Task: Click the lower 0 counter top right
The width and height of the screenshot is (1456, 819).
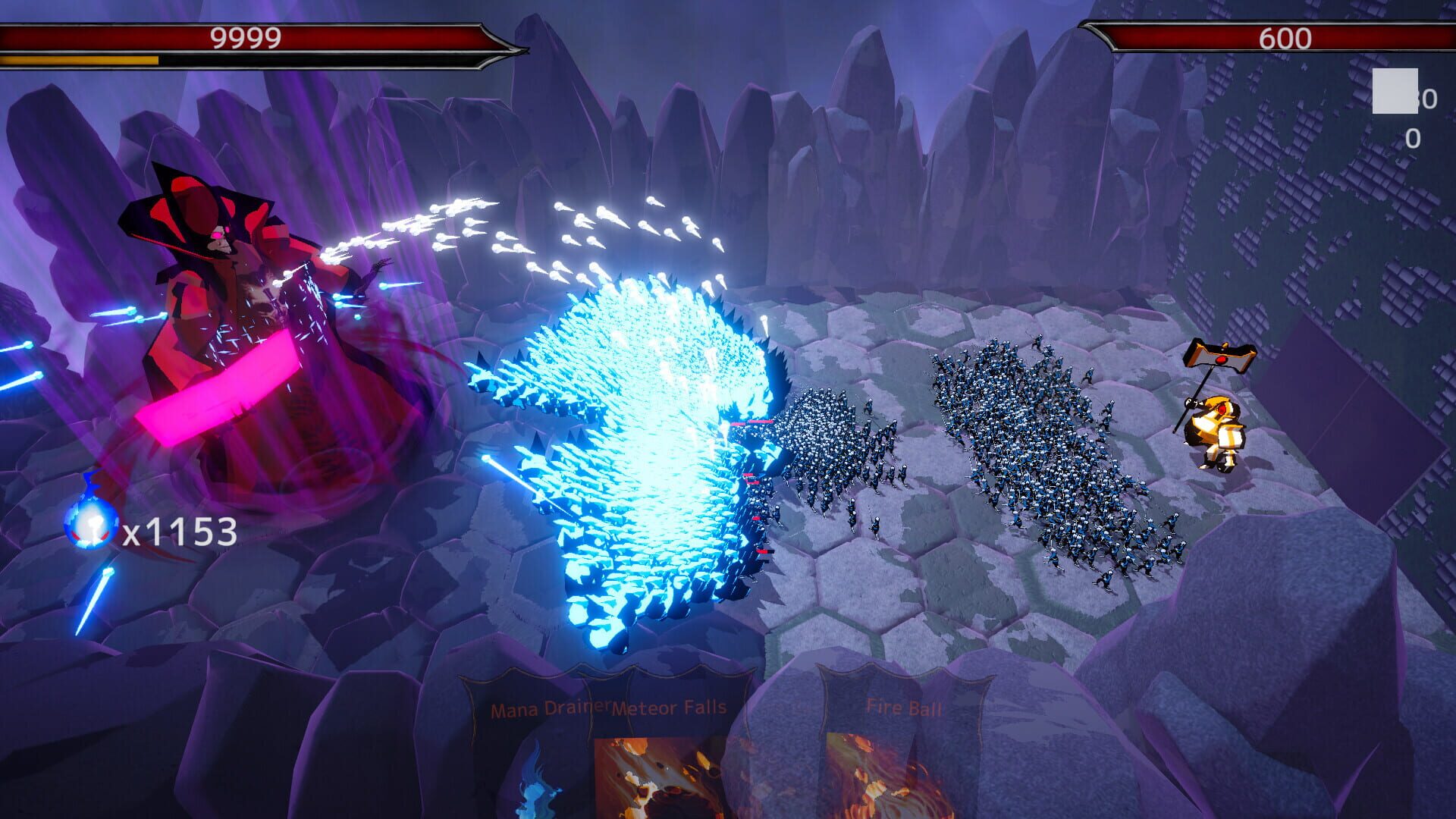Action: pyautogui.click(x=1412, y=138)
